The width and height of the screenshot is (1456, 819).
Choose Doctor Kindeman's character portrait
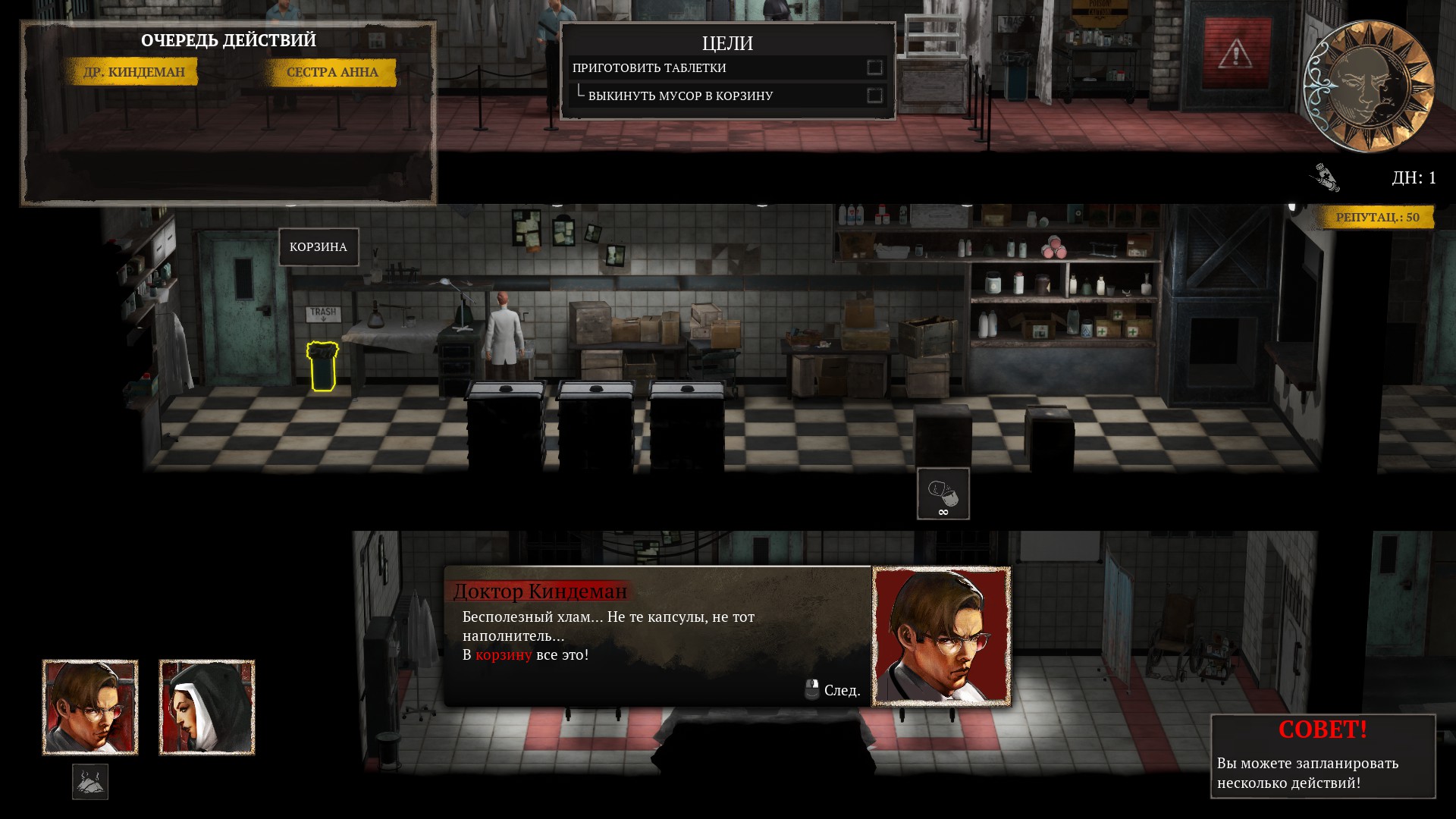[90, 707]
